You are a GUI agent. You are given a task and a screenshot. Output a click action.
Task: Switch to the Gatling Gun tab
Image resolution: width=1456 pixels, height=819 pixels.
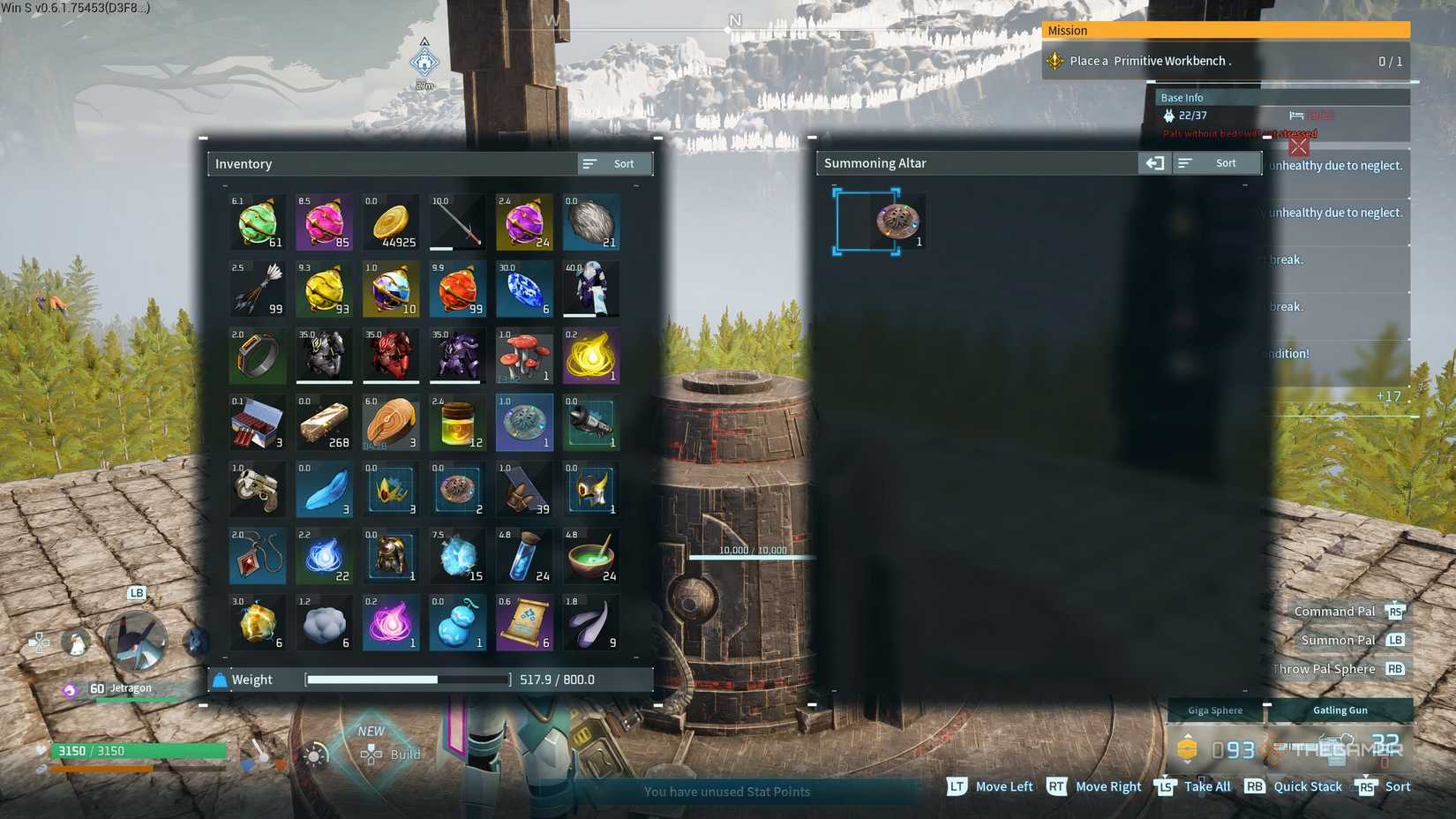click(x=1340, y=710)
